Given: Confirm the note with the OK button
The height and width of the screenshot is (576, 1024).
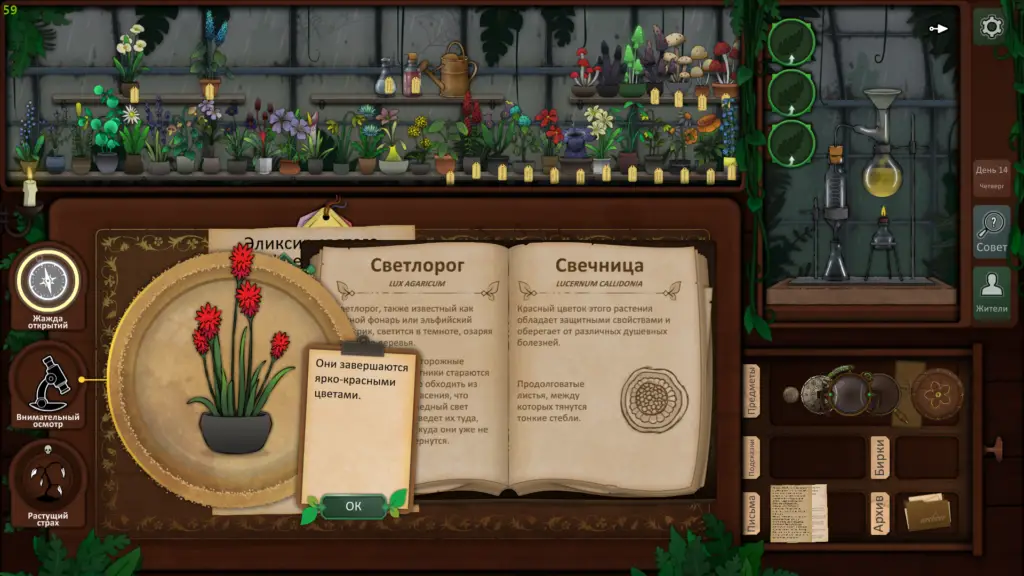Looking at the screenshot, I should pos(353,506).
